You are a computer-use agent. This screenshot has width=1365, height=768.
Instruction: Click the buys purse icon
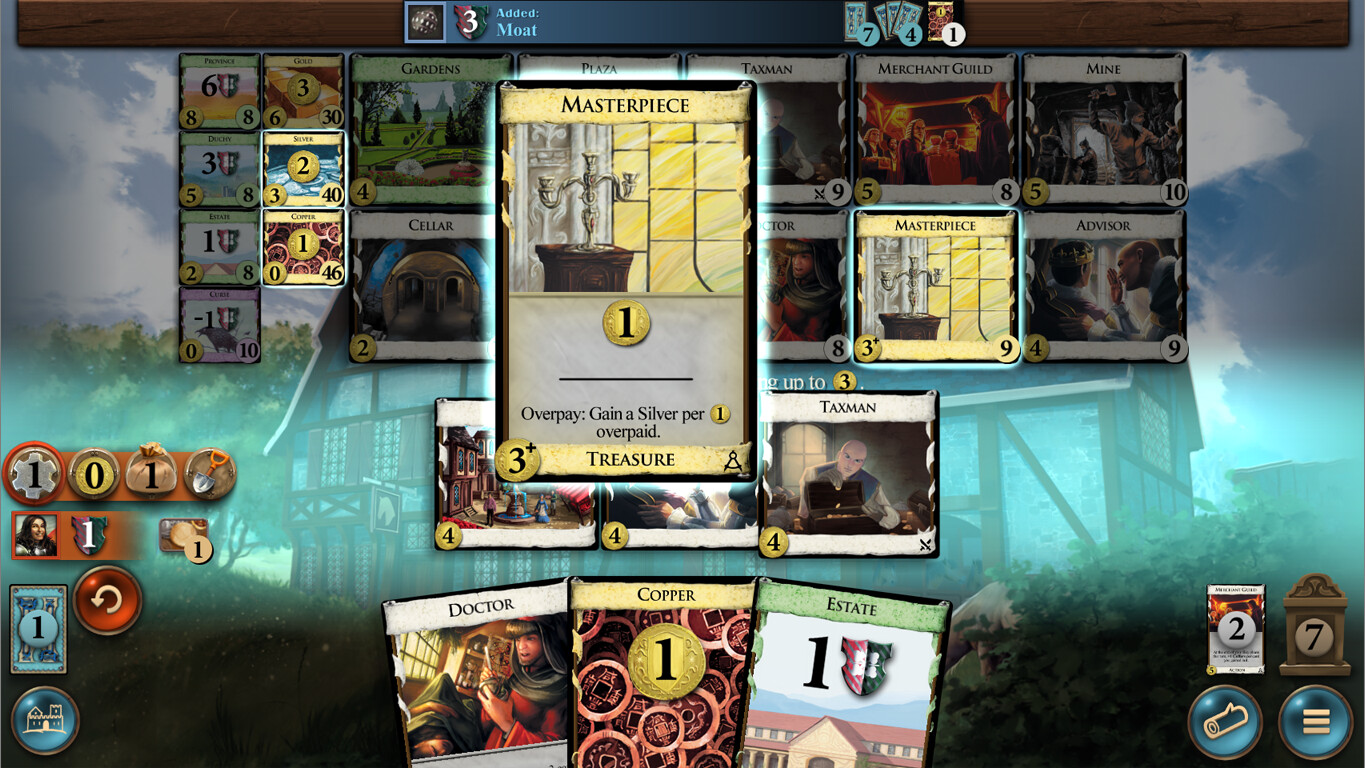tap(150, 474)
